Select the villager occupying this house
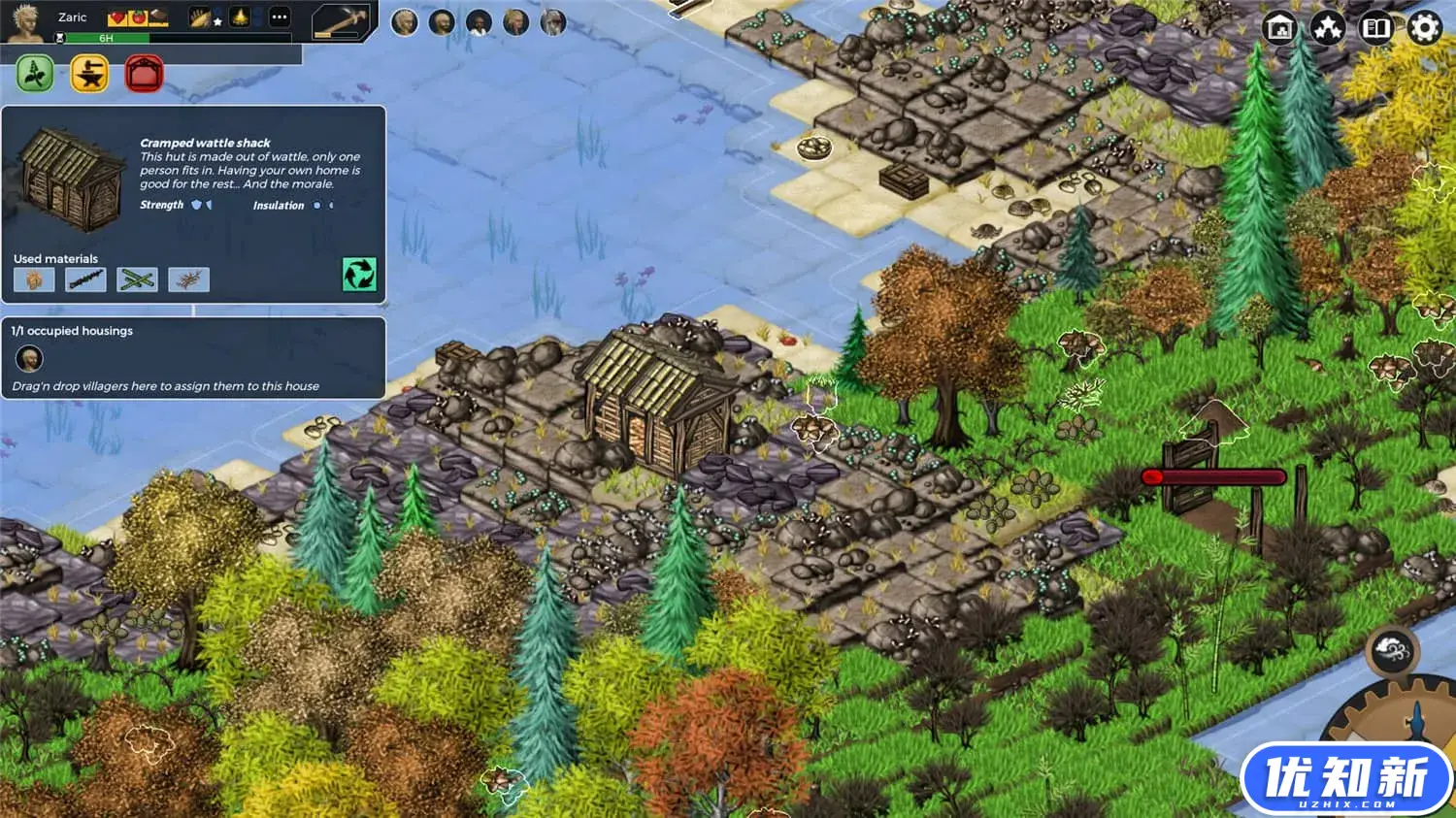Screen dimensions: 1456x818 (x=29, y=359)
